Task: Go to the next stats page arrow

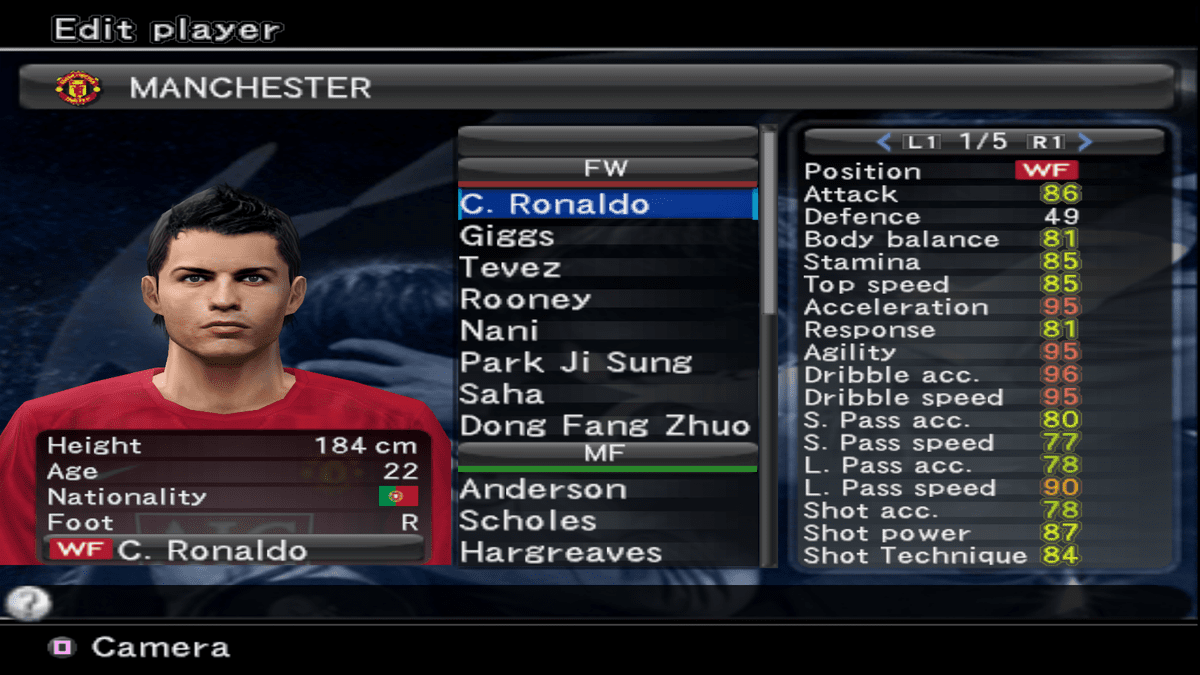Action: click(1086, 142)
